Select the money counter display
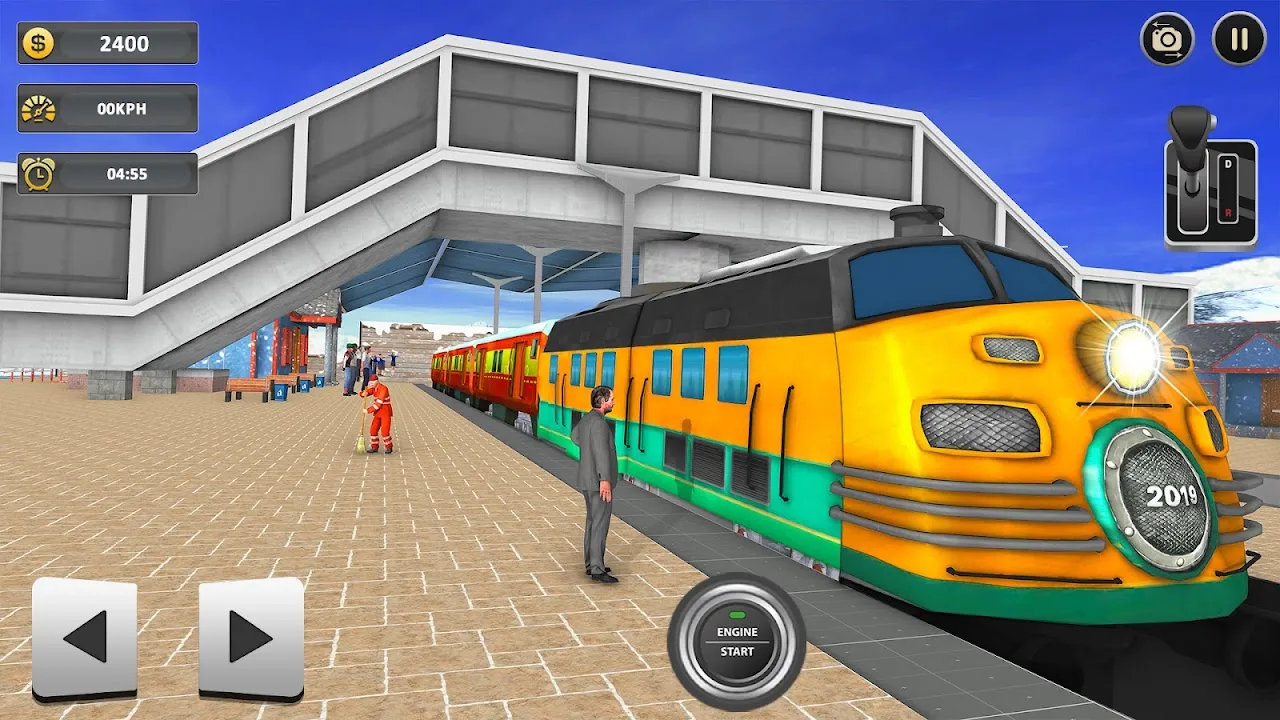The height and width of the screenshot is (720, 1280). point(107,43)
